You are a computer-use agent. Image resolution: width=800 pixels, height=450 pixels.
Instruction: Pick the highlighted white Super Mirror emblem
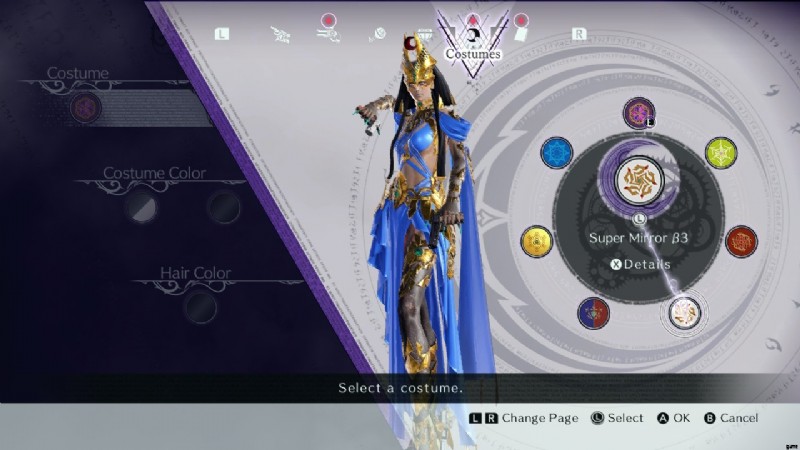point(685,313)
